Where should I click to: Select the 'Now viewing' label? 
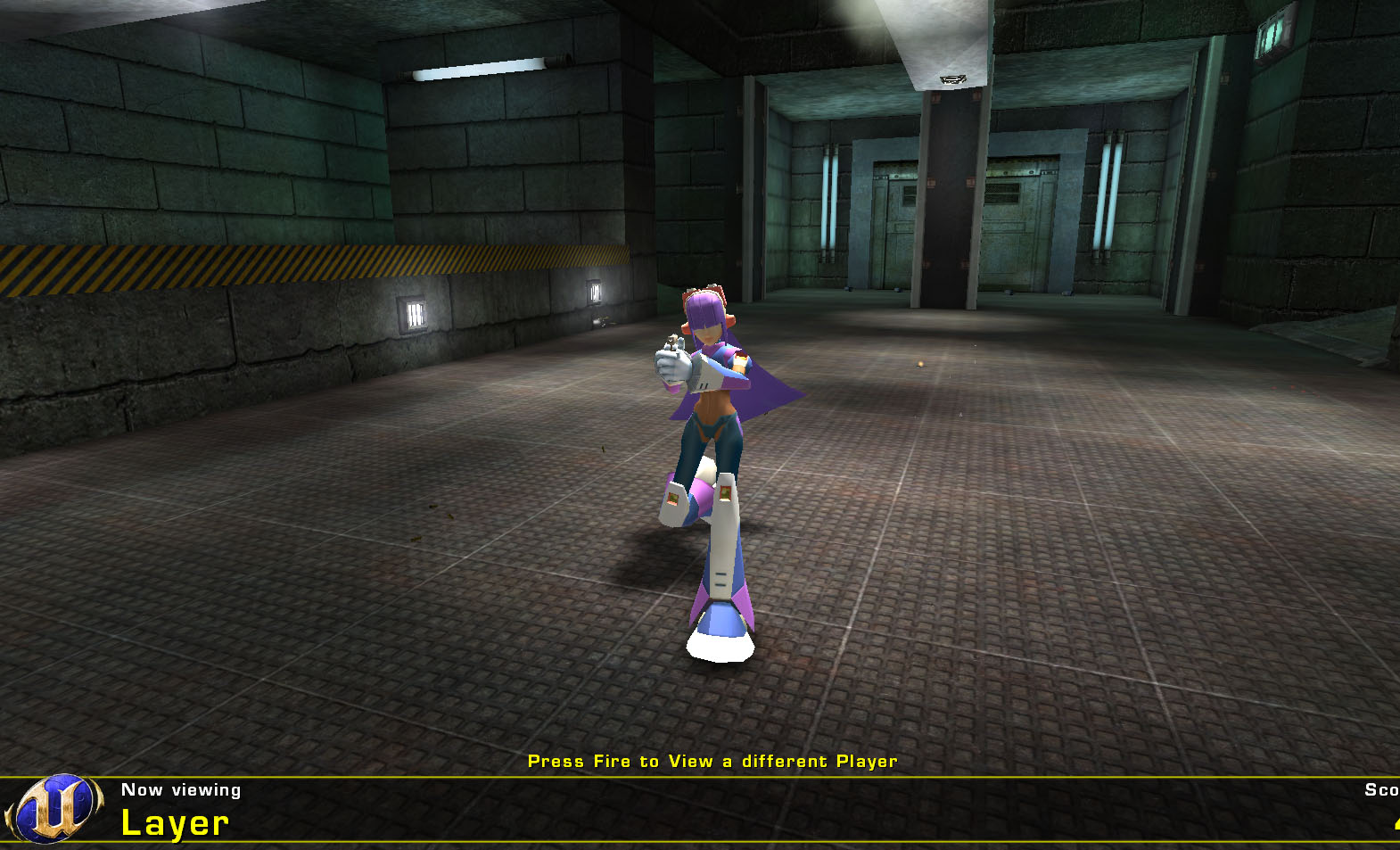[x=181, y=789]
